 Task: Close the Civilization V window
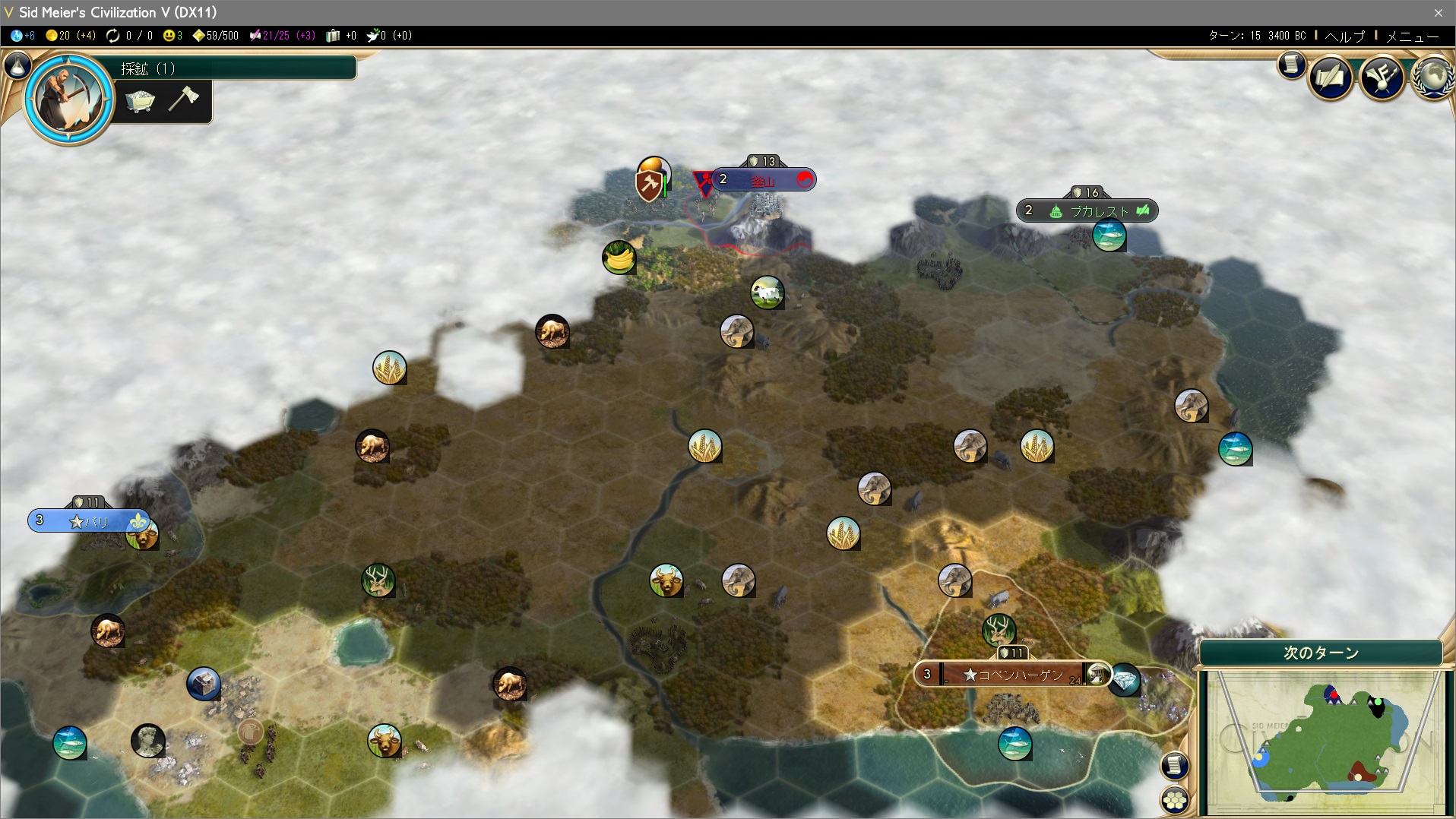(x=1438, y=12)
